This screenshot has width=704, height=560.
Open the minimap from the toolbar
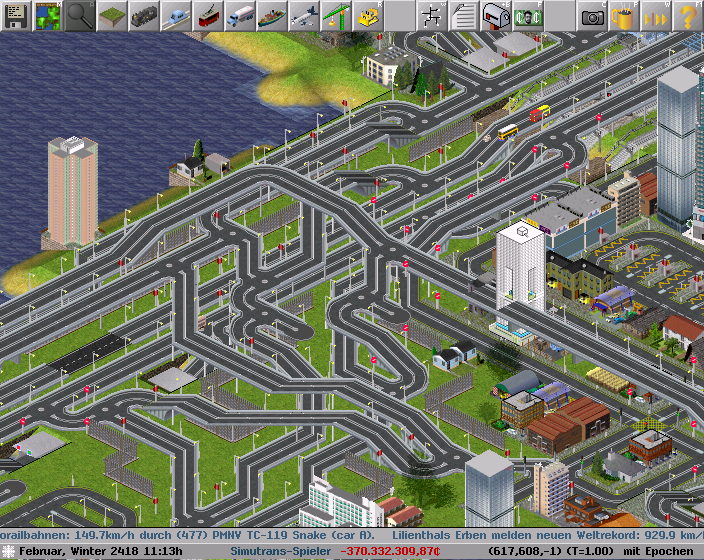(x=48, y=16)
